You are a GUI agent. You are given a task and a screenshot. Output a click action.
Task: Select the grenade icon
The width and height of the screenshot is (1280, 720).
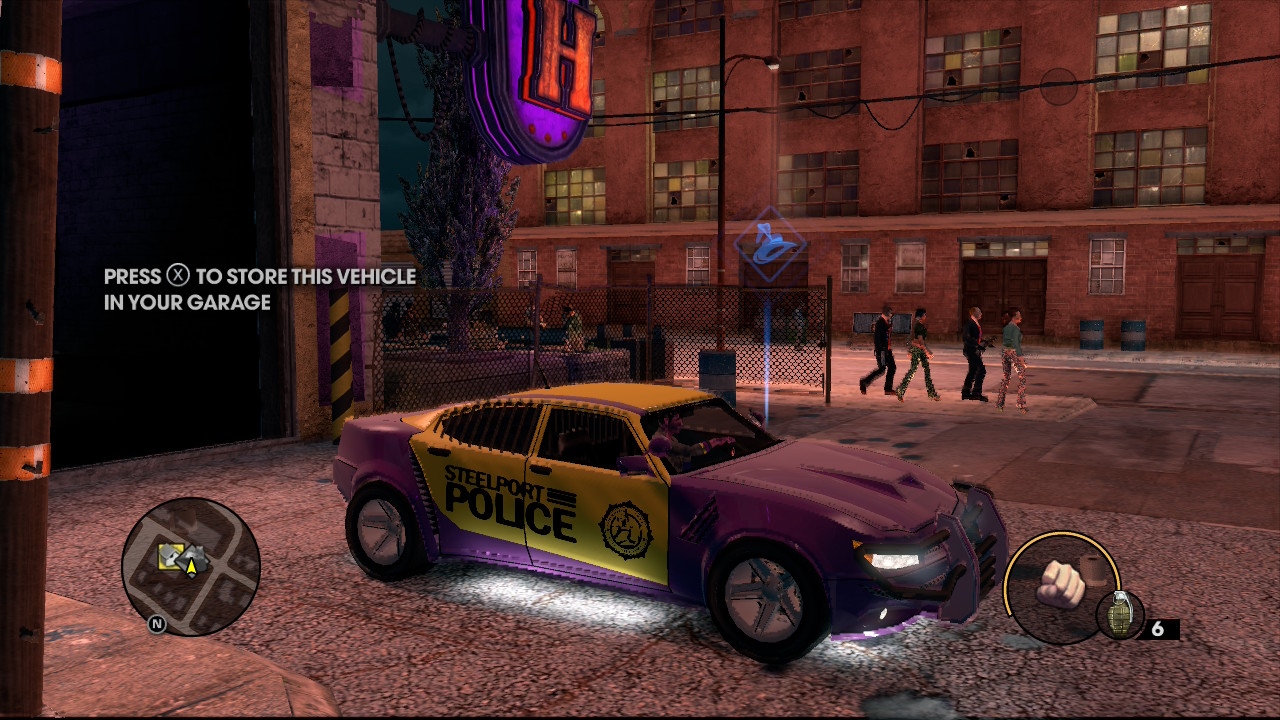point(1119,616)
